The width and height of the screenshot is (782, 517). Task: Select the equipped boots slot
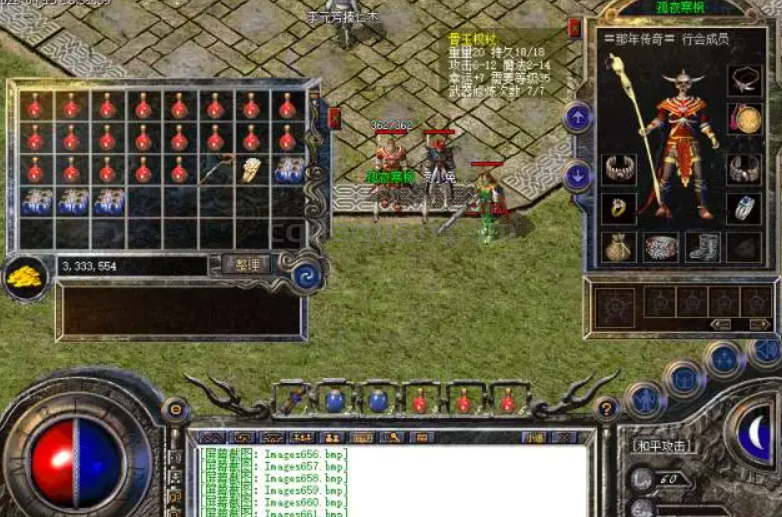[x=702, y=247]
